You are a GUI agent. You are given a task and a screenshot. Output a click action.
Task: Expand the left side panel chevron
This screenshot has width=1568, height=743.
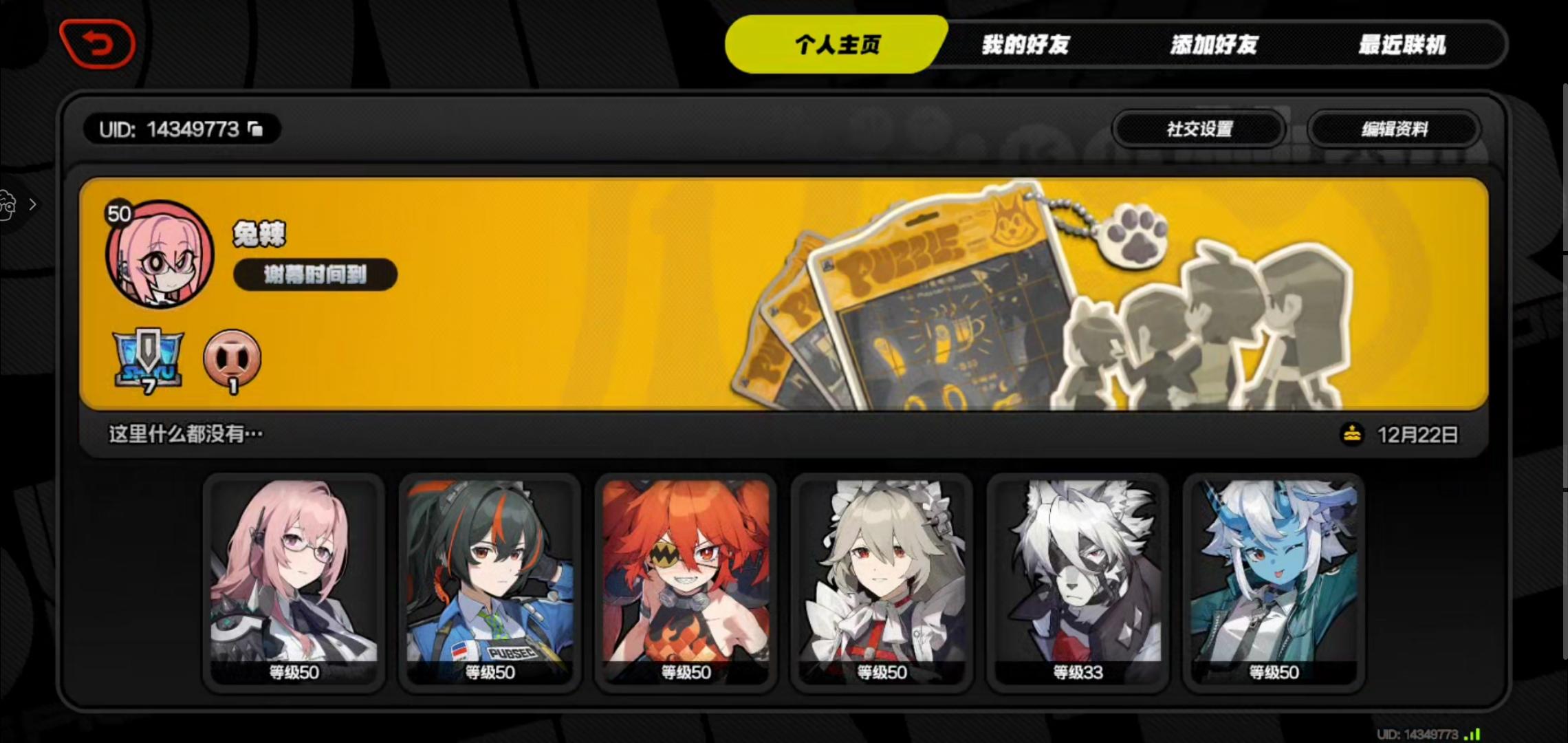click(x=32, y=204)
